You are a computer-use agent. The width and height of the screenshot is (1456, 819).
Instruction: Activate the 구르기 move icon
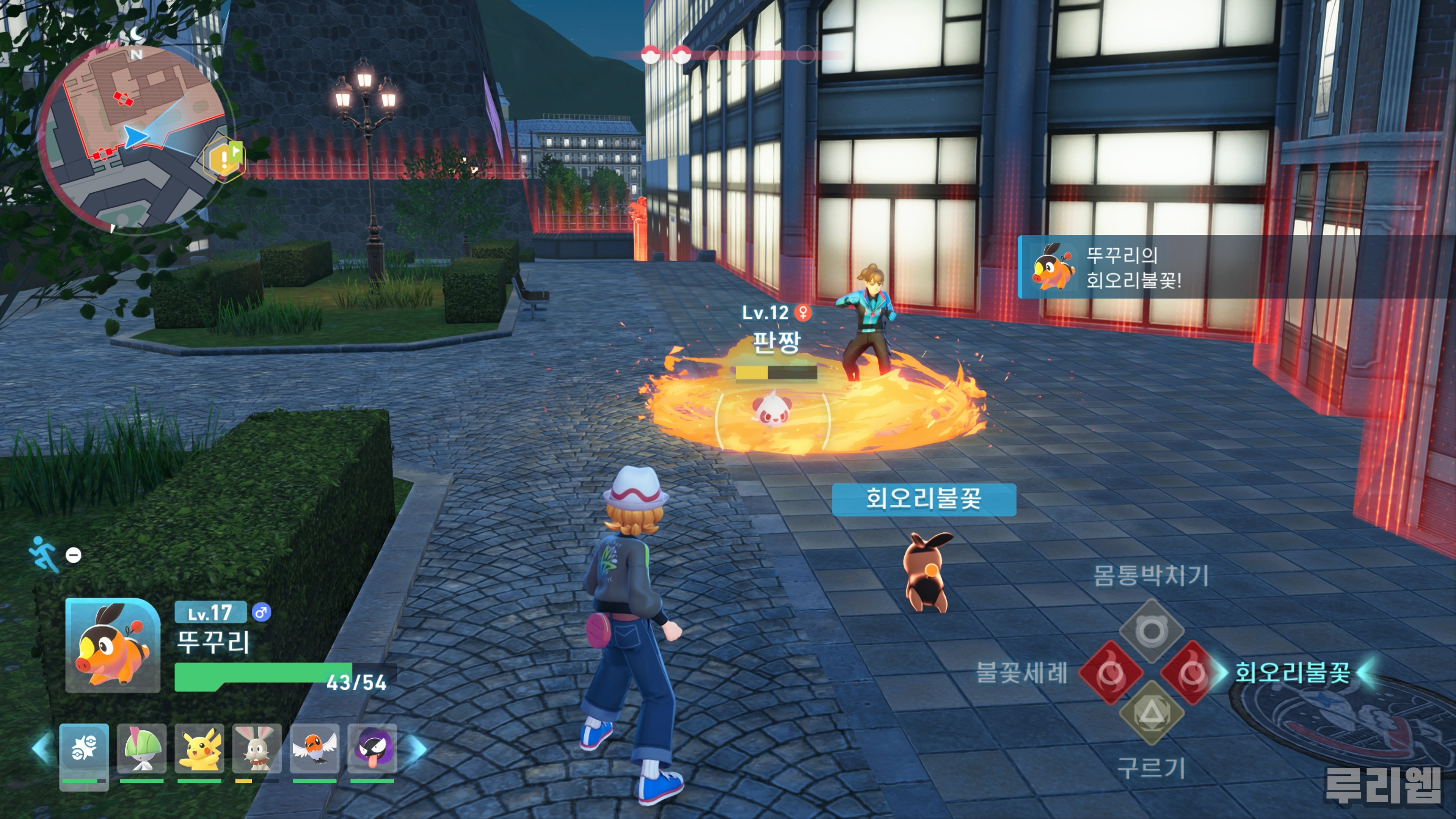[x=1152, y=712]
